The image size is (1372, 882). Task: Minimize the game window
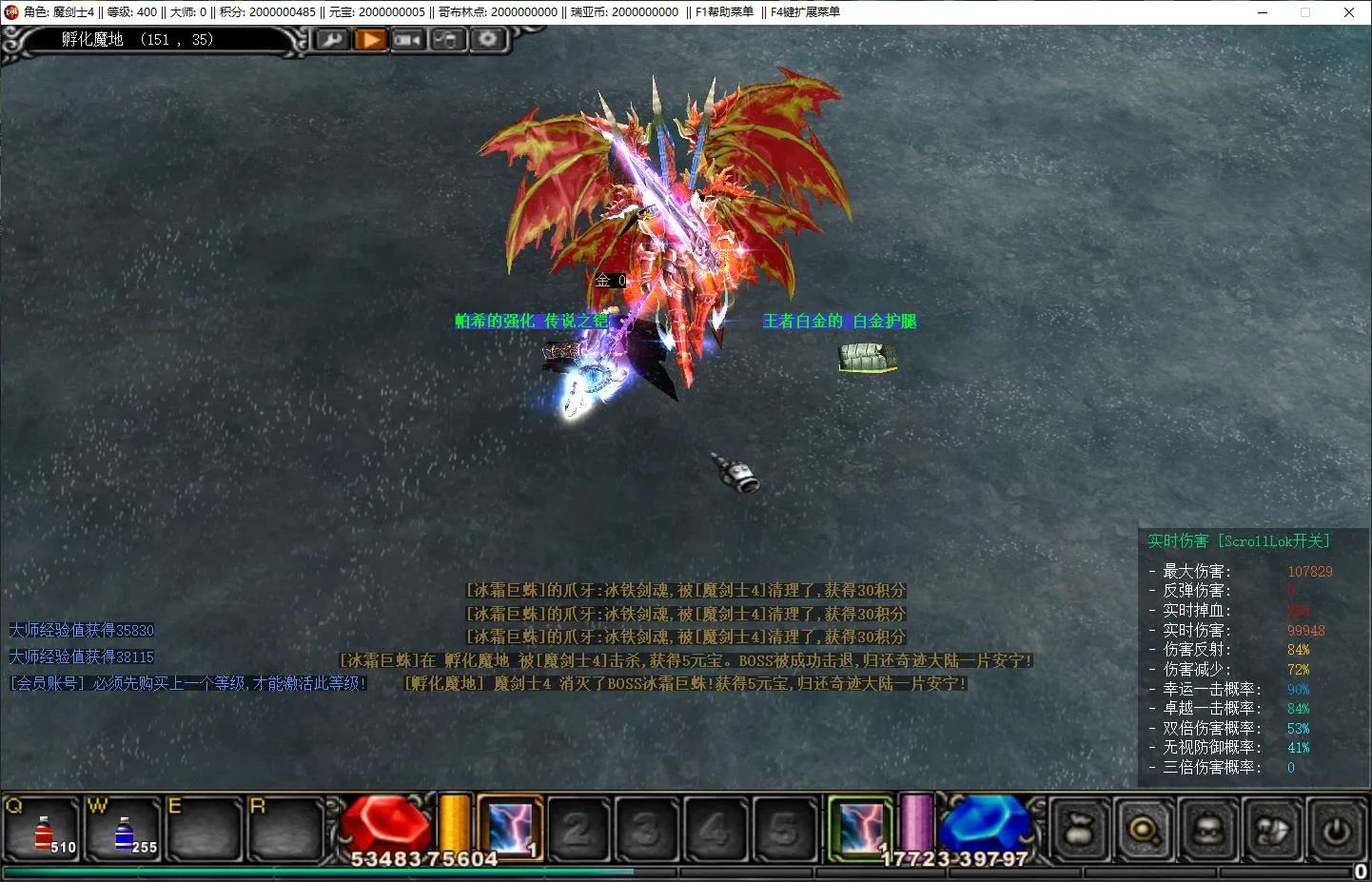click(x=1263, y=12)
